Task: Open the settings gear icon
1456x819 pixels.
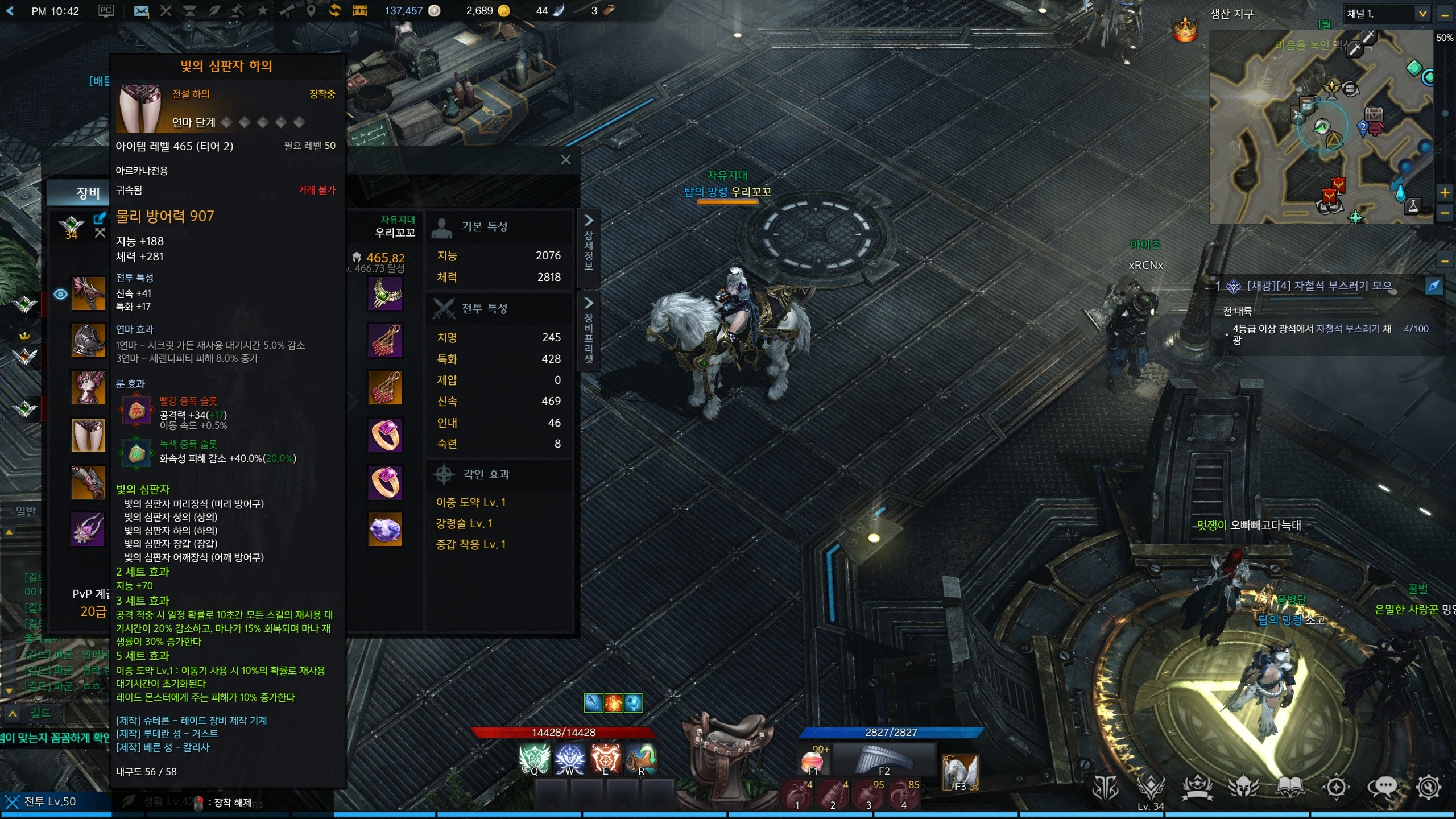Action: point(1428,787)
